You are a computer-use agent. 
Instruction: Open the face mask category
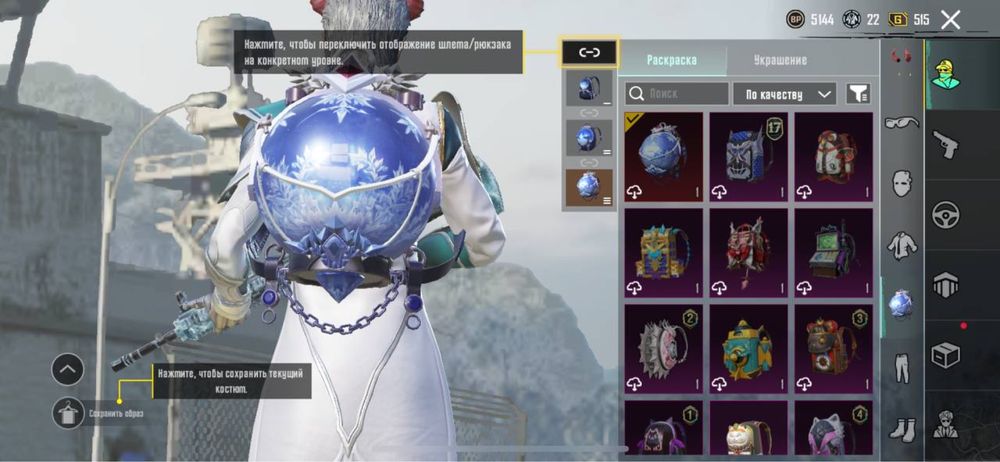tap(902, 183)
